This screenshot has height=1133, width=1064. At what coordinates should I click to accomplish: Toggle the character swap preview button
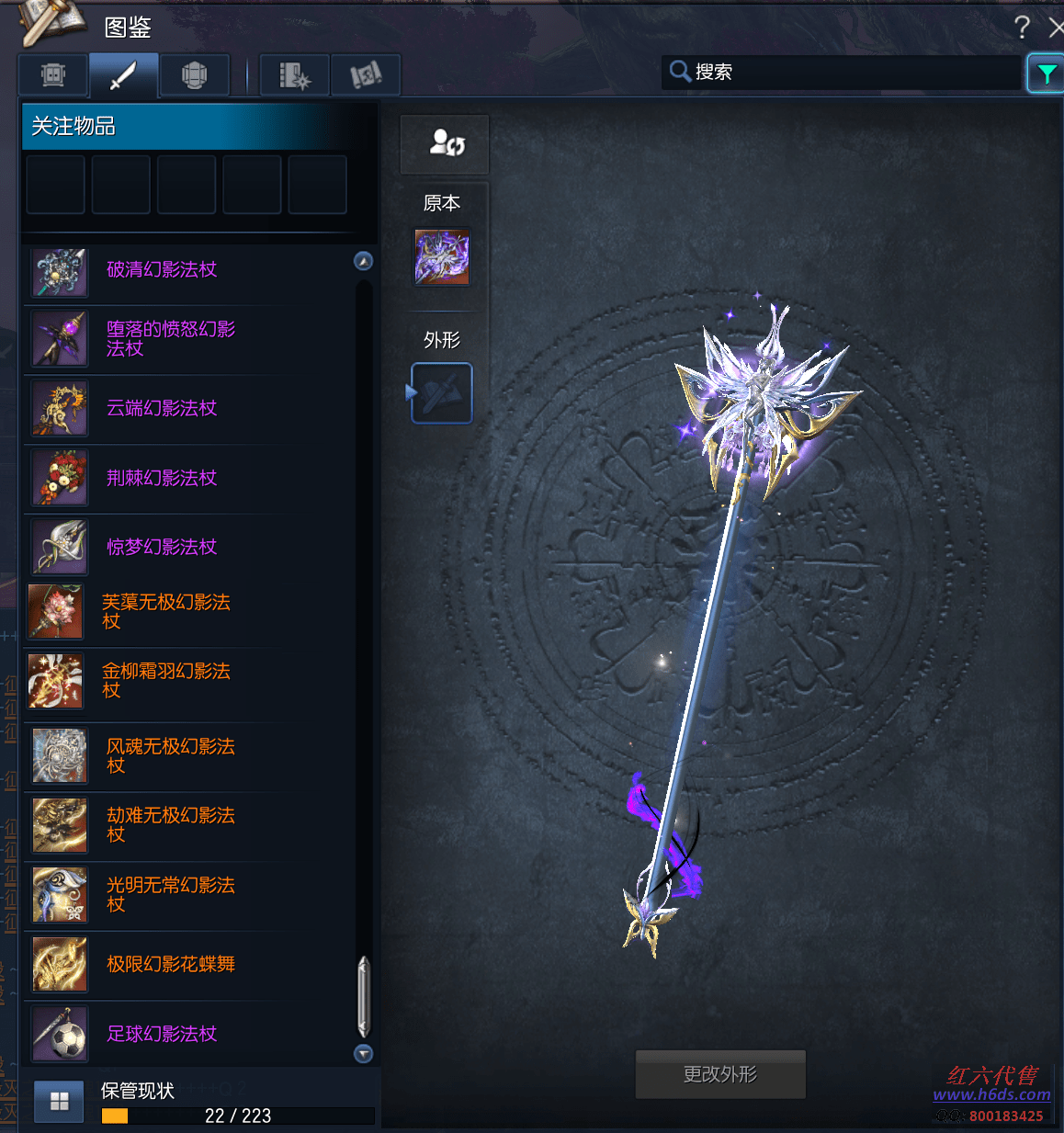point(446,144)
